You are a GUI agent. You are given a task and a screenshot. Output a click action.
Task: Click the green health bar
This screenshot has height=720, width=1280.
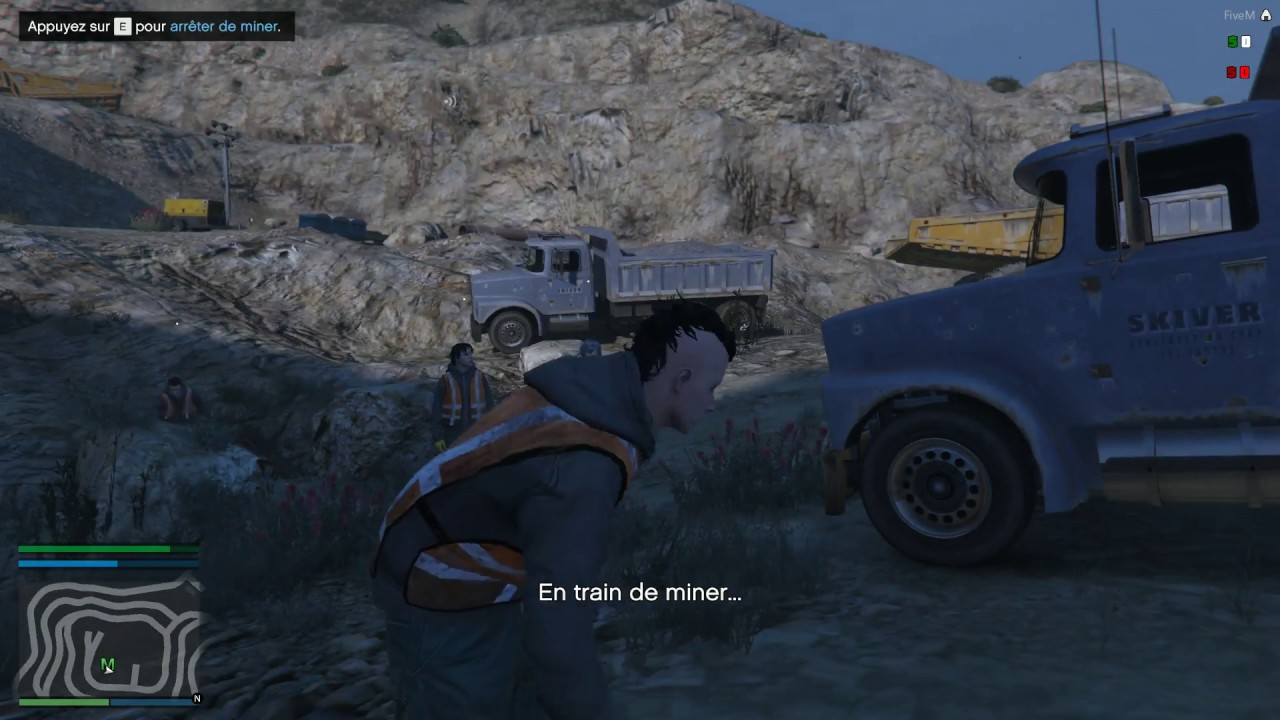95,548
